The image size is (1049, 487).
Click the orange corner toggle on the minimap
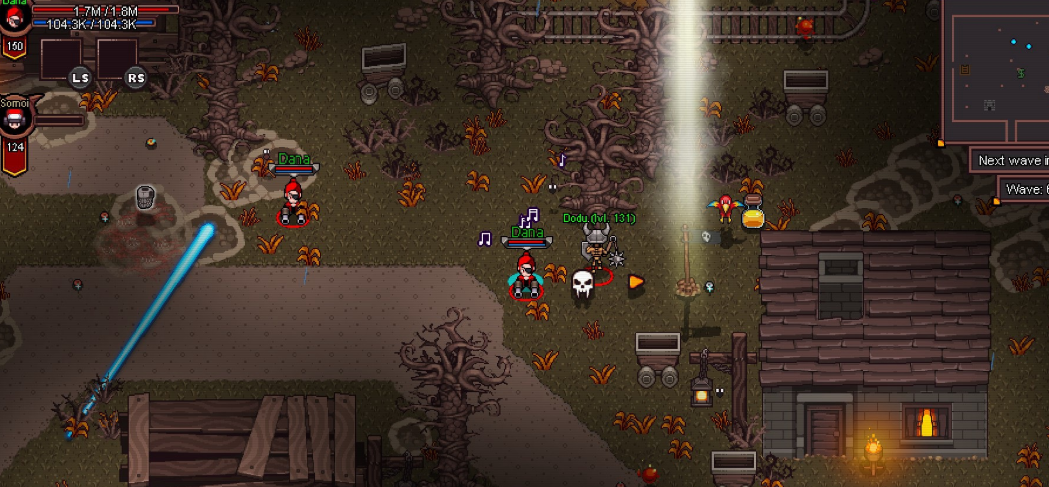pos(941,143)
